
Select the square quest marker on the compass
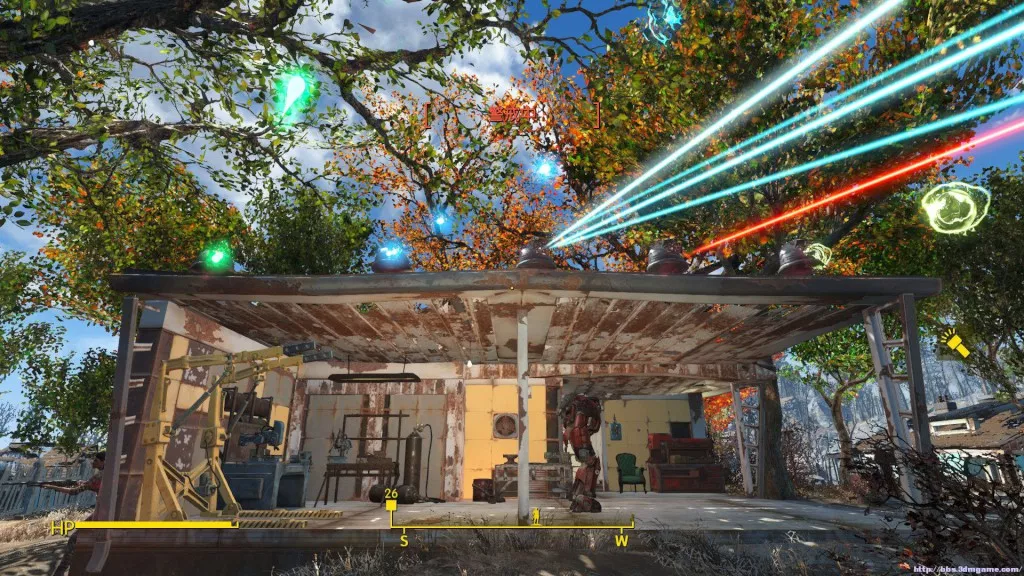[x=391, y=506]
